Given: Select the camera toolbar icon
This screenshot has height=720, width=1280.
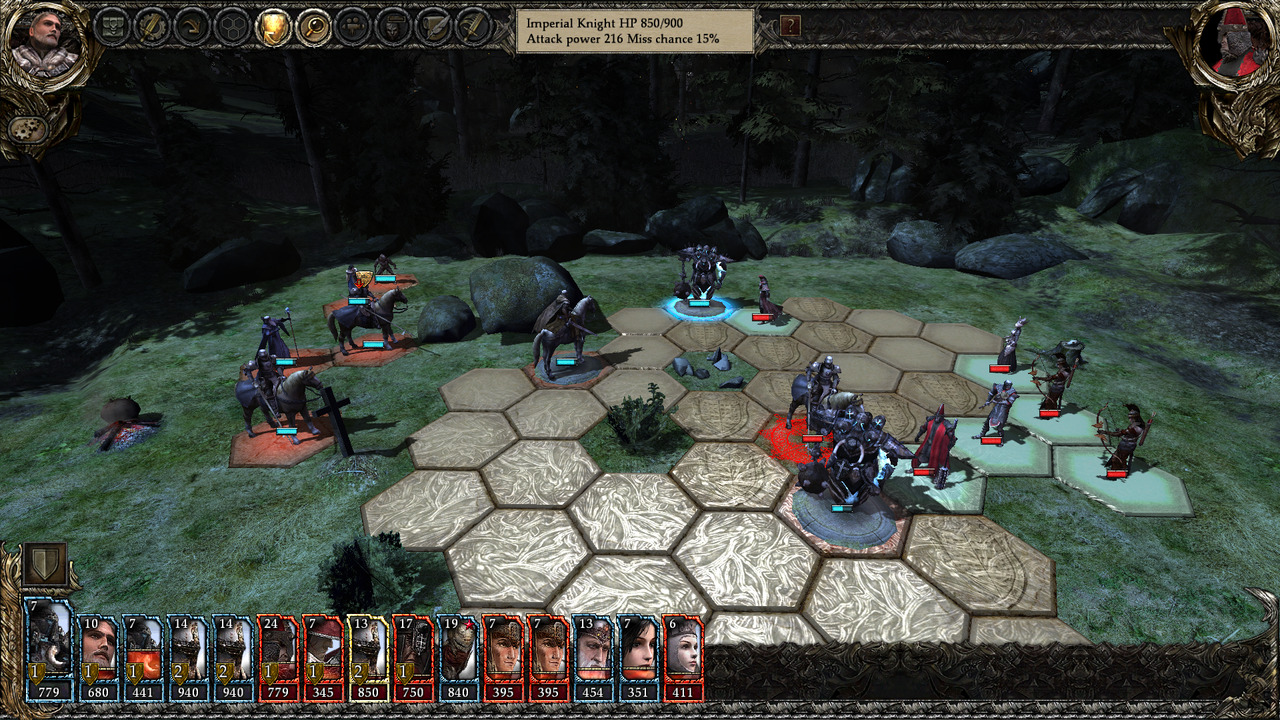Looking at the screenshot, I should 353,27.
